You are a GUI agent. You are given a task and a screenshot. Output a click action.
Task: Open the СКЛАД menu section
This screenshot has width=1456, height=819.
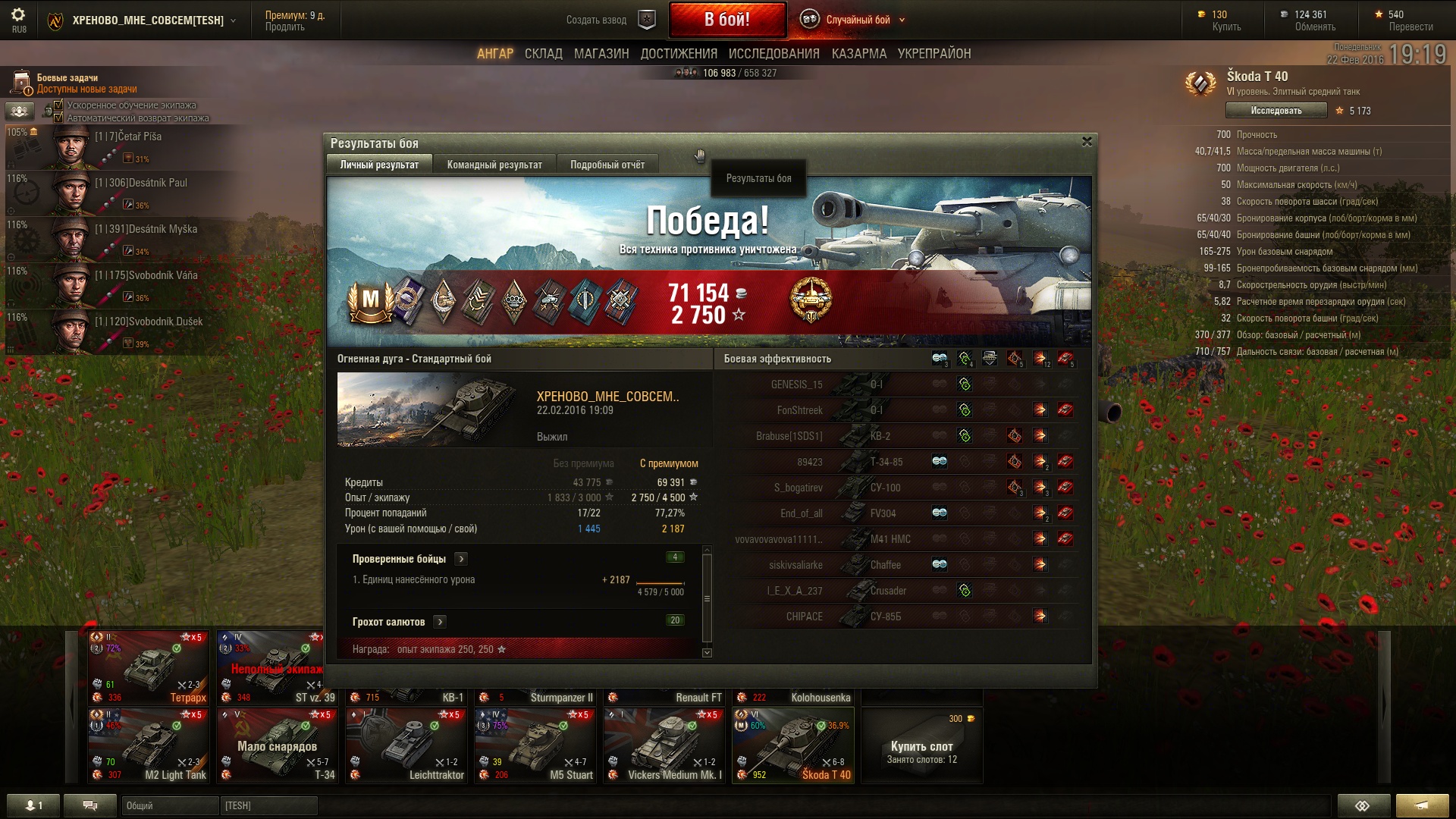543,54
